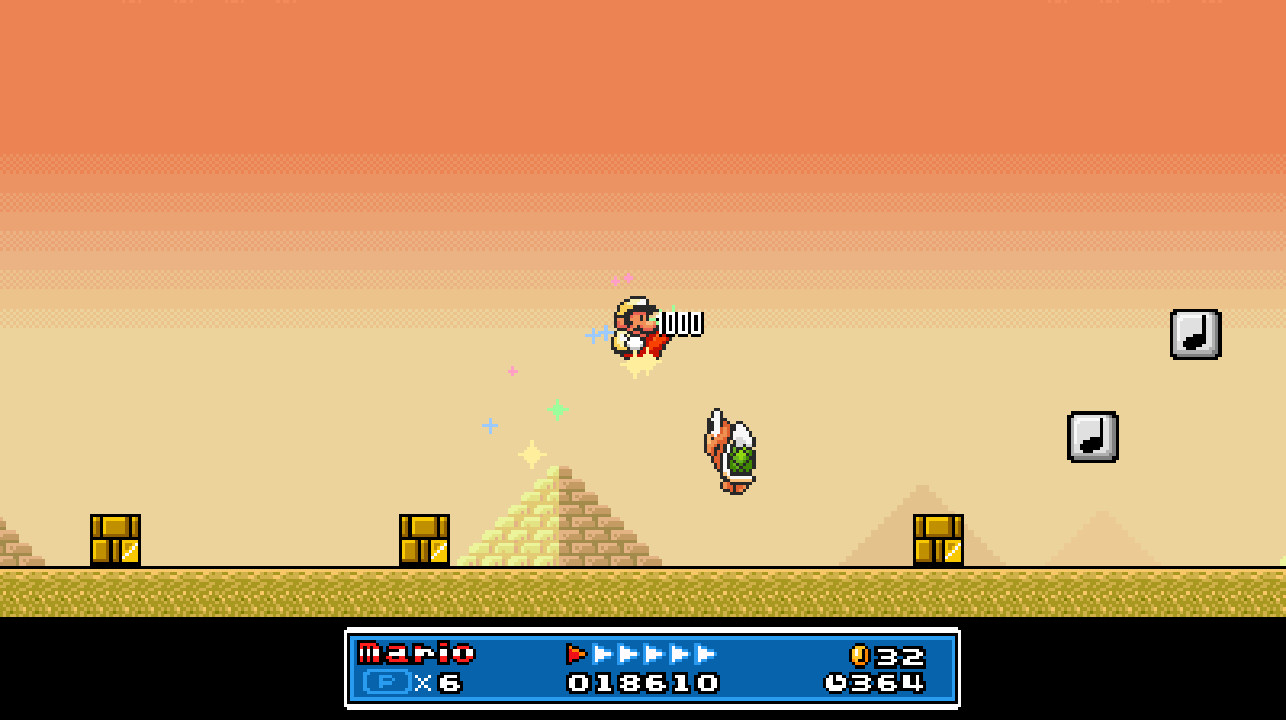
Task: Select the Mario name label
Action: (417, 654)
